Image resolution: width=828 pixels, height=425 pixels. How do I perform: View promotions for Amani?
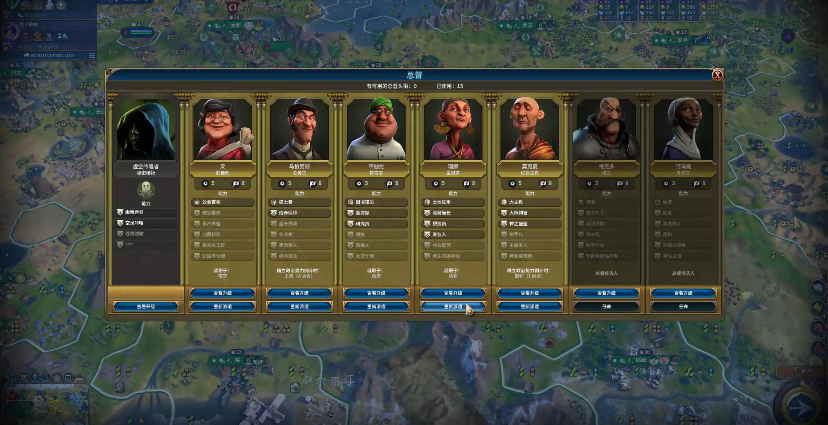point(682,293)
